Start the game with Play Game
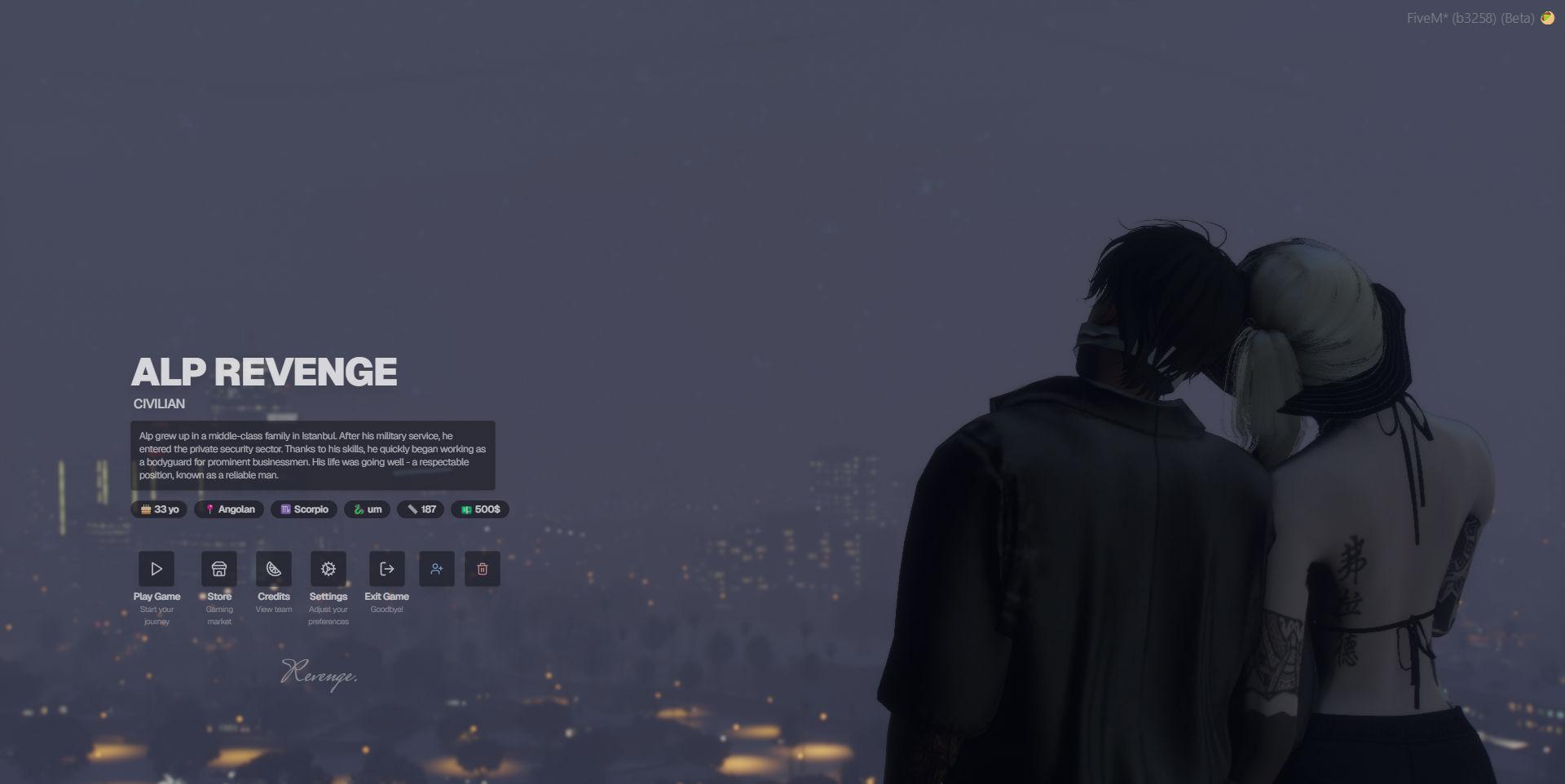Screen dimensions: 1565x784 156,569
